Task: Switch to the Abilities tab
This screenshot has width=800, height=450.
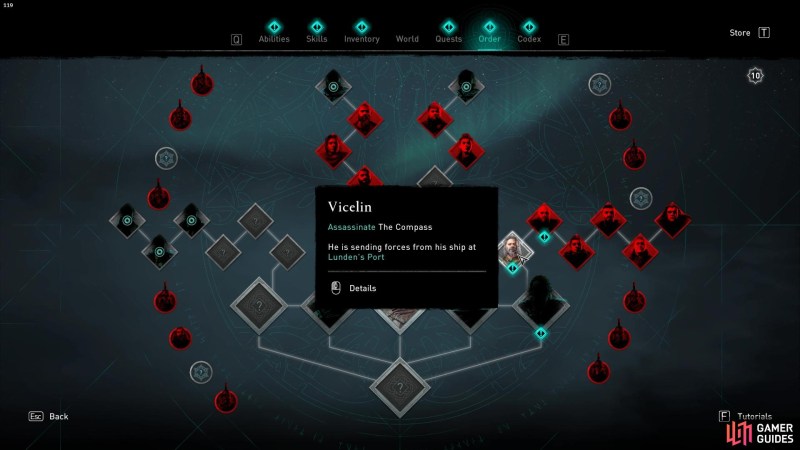Action: [x=274, y=39]
